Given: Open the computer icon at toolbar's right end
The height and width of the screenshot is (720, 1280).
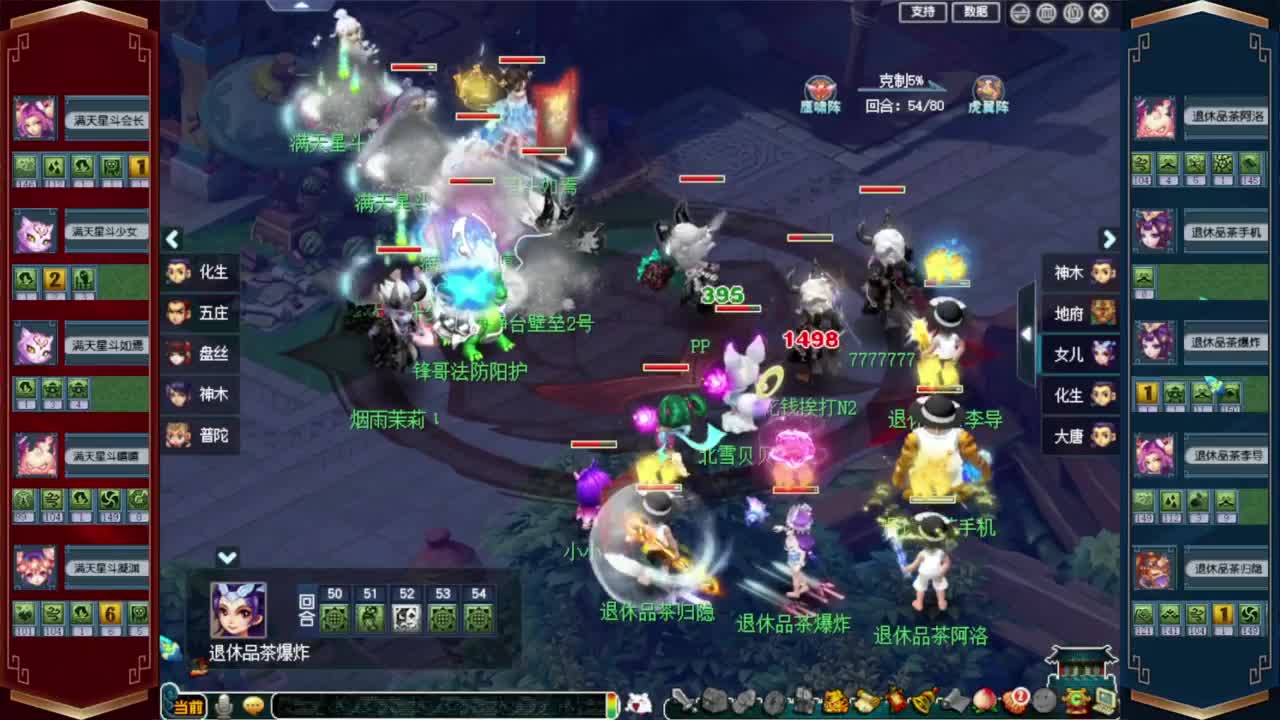Looking at the screenshot, I should pos(1104,702).
